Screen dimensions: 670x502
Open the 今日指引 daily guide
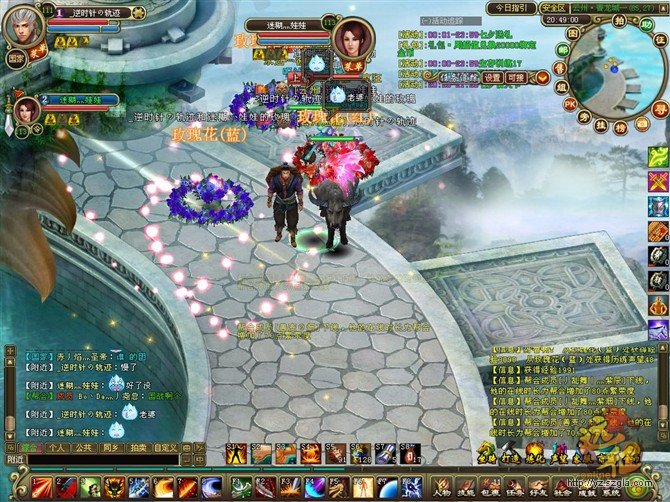point(512,8)
